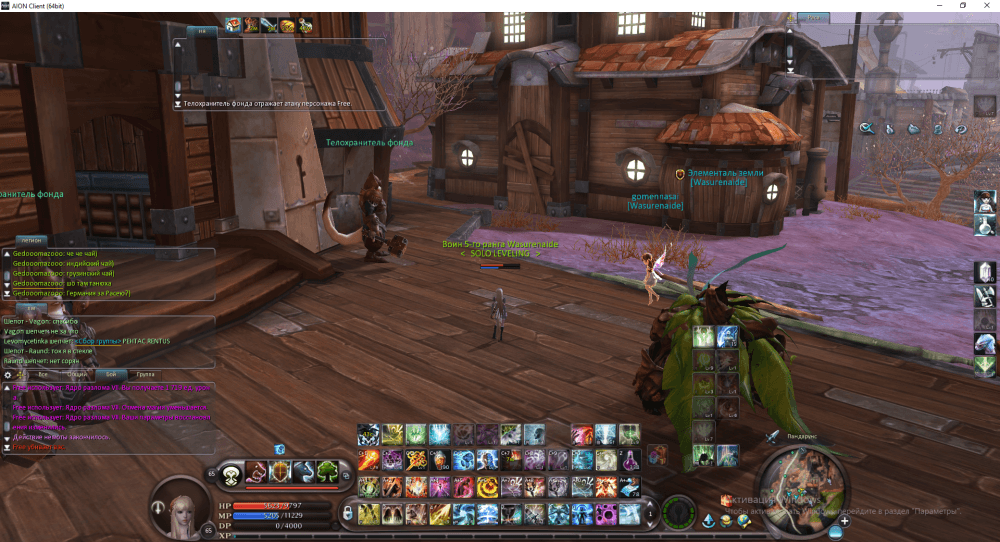Click the round skull emblem button

(x=231, y=473)
